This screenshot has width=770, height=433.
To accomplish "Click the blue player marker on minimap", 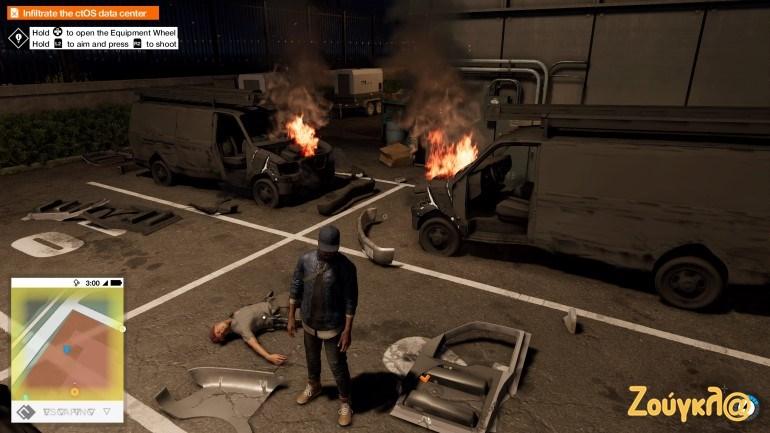I will click(67, 349).
